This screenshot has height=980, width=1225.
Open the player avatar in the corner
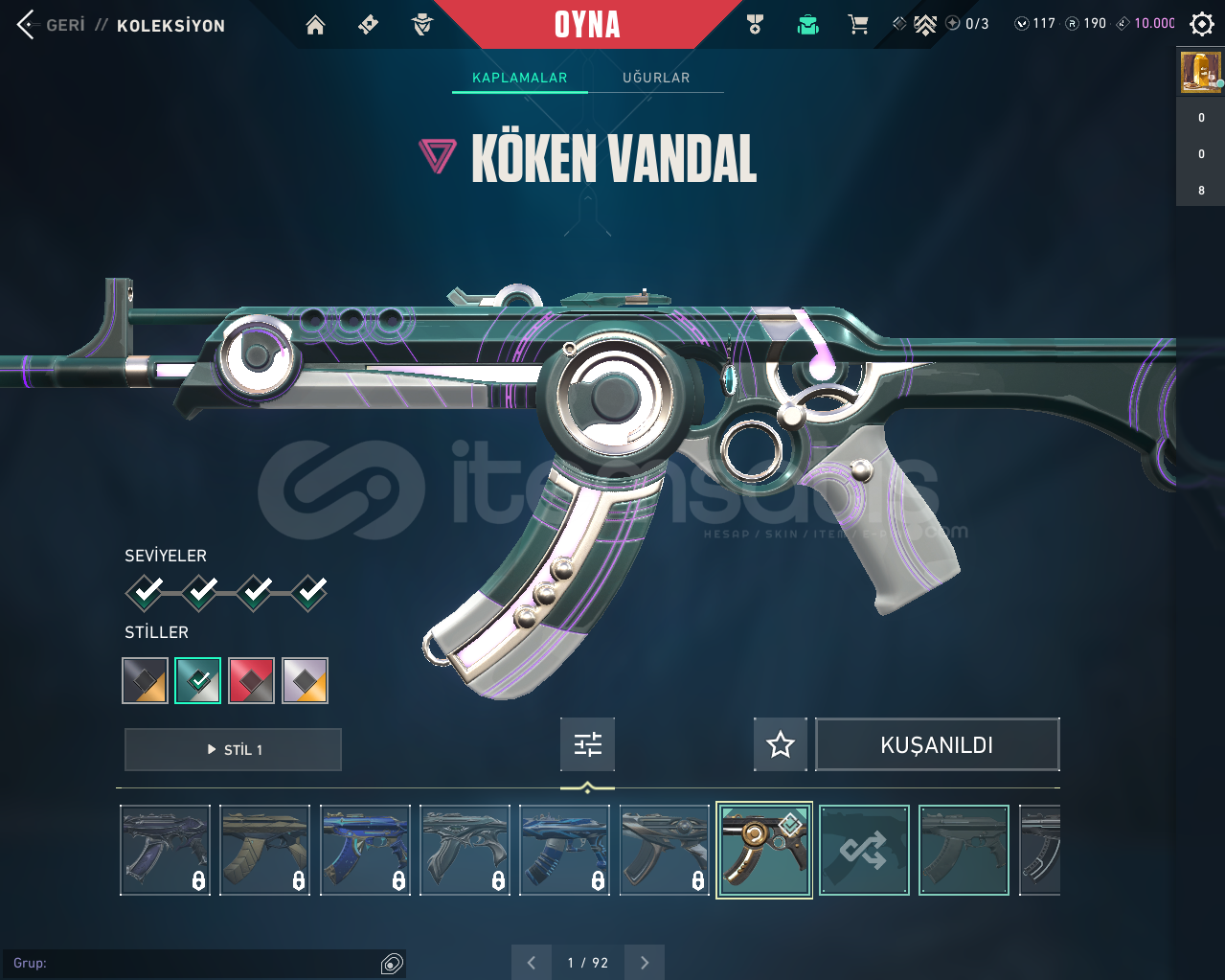(x=1200, y=72)
